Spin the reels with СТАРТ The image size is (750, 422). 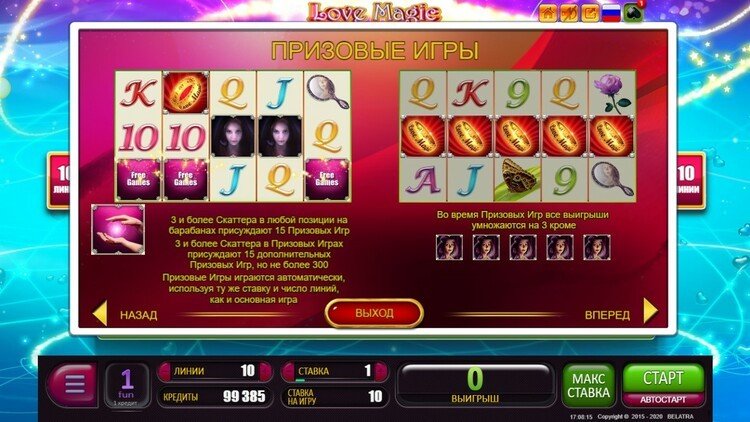[x=663, y=378]
